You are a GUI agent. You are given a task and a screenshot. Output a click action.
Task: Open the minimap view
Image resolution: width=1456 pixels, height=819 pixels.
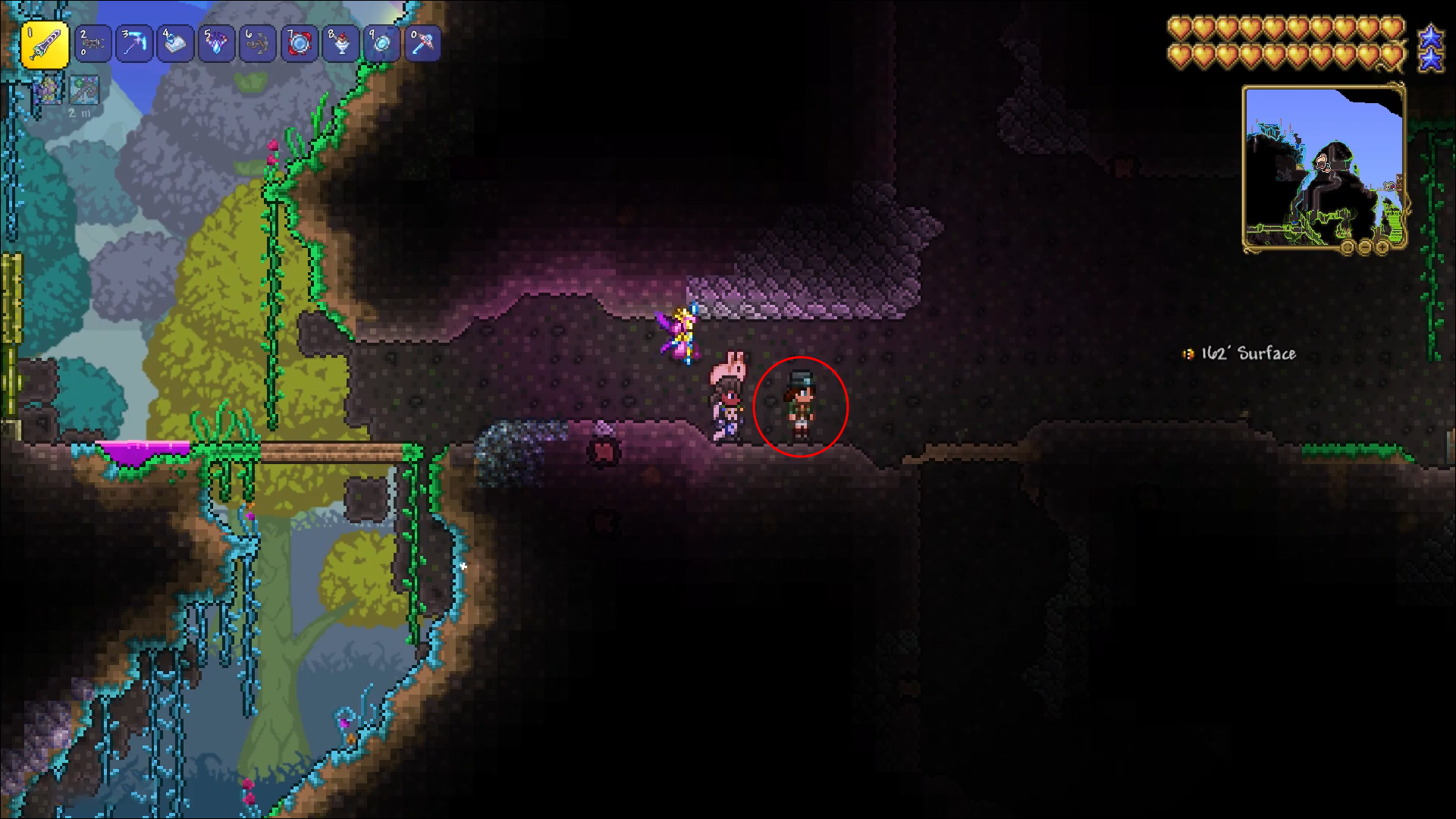tap(1323, 167)
